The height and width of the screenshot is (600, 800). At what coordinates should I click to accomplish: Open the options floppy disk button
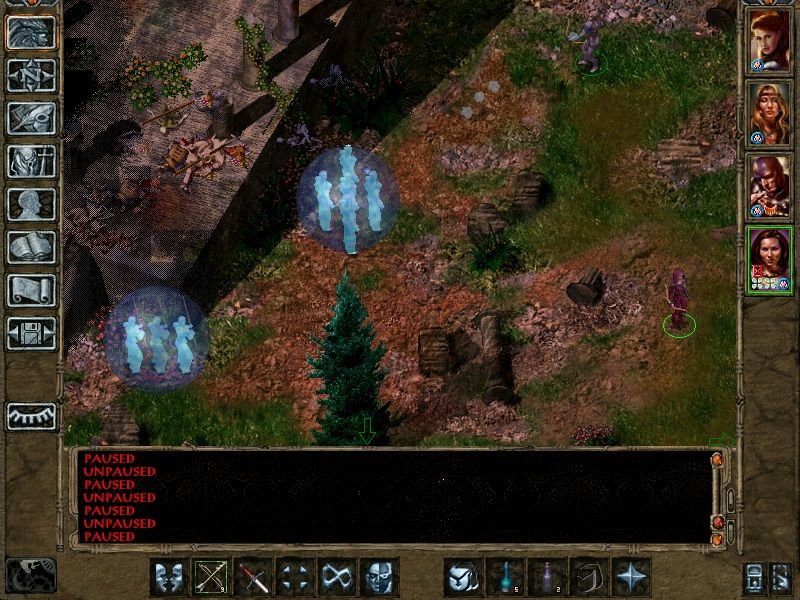(31, 333)
